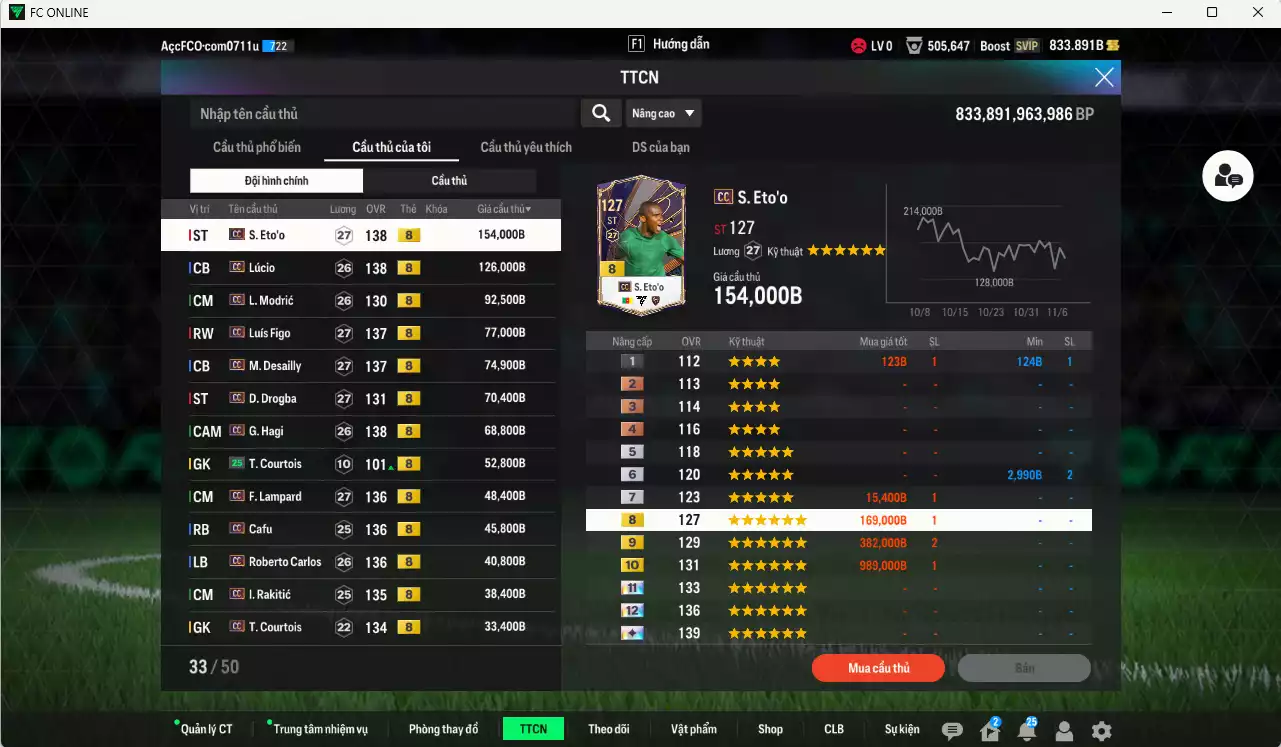Open the chat message icon in bottom bar
This screenshot has width=1281, height=747.
tap(952, 729)
